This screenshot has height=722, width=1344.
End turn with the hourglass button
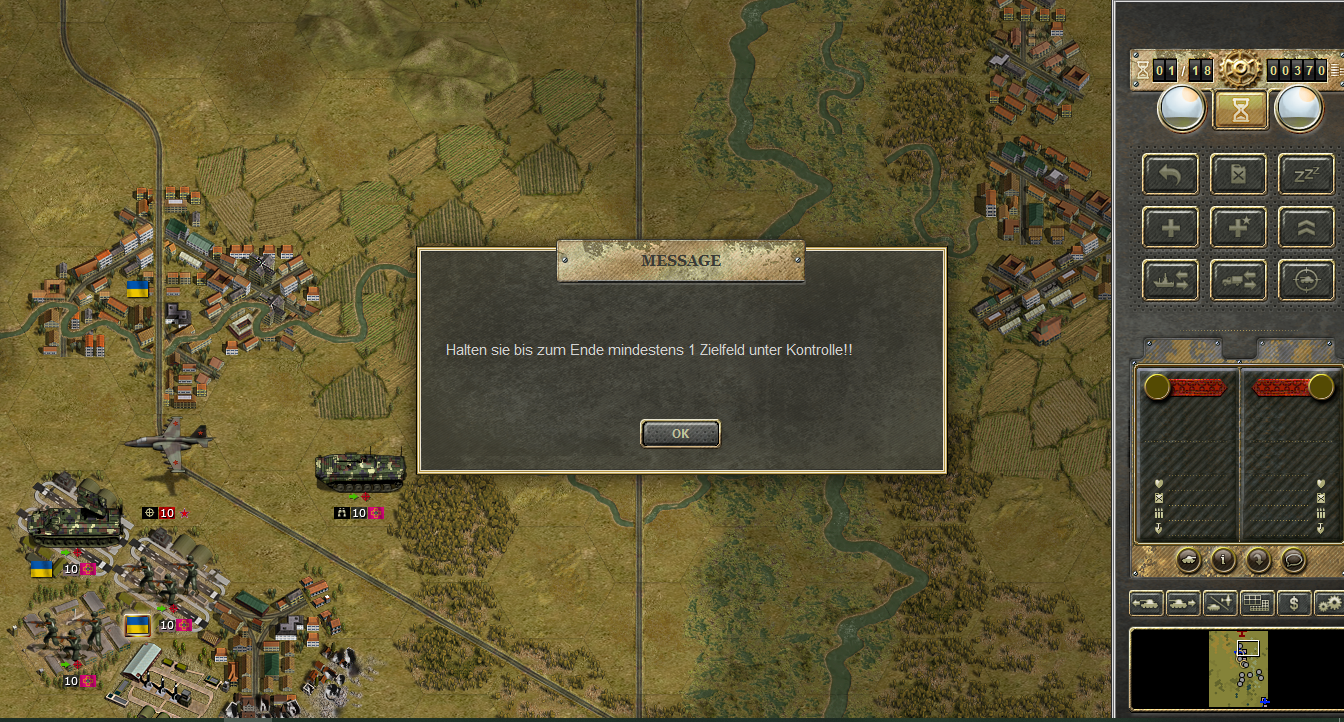1240,109
